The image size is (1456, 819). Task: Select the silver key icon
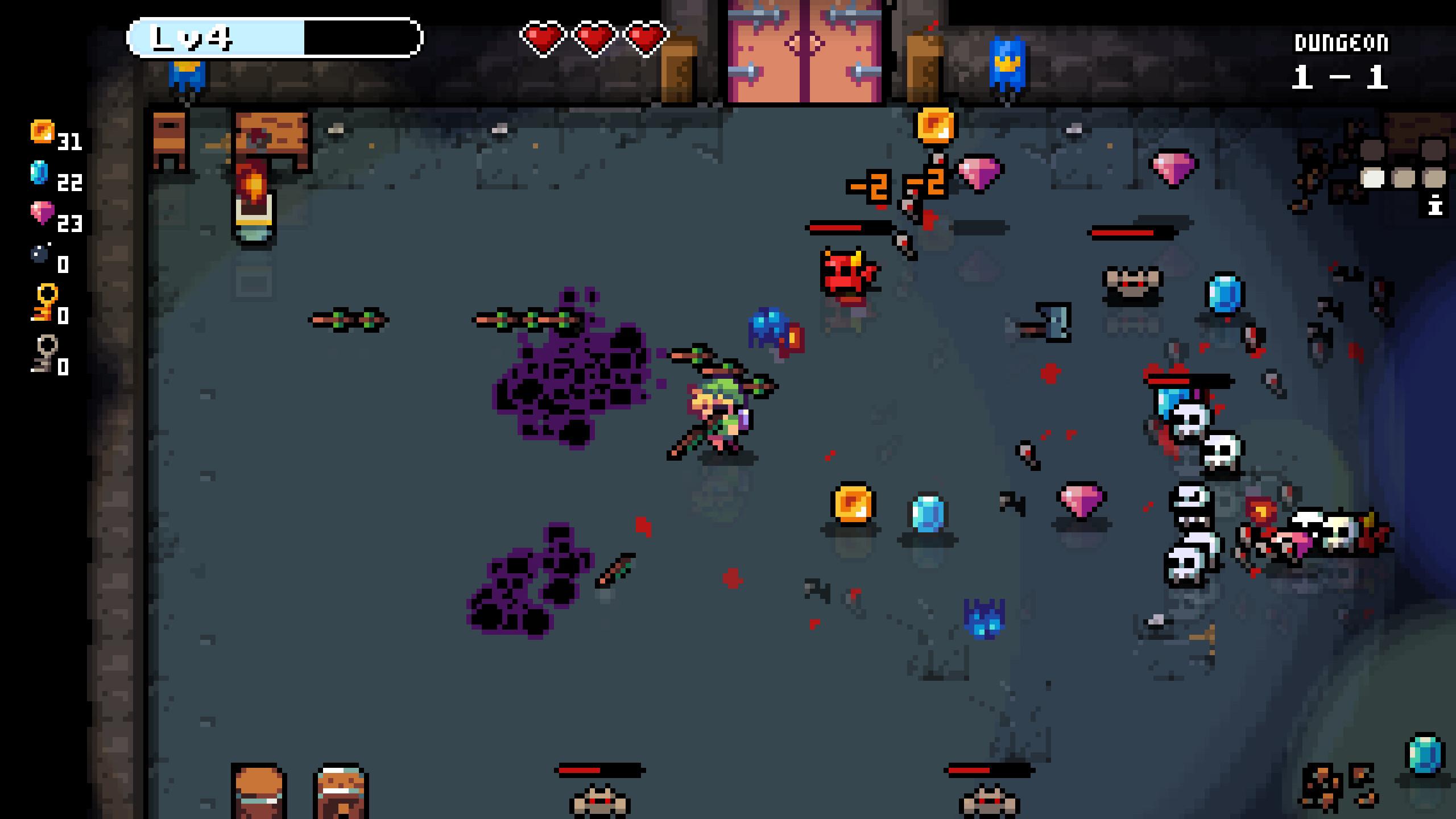click(x=44, y=354)
